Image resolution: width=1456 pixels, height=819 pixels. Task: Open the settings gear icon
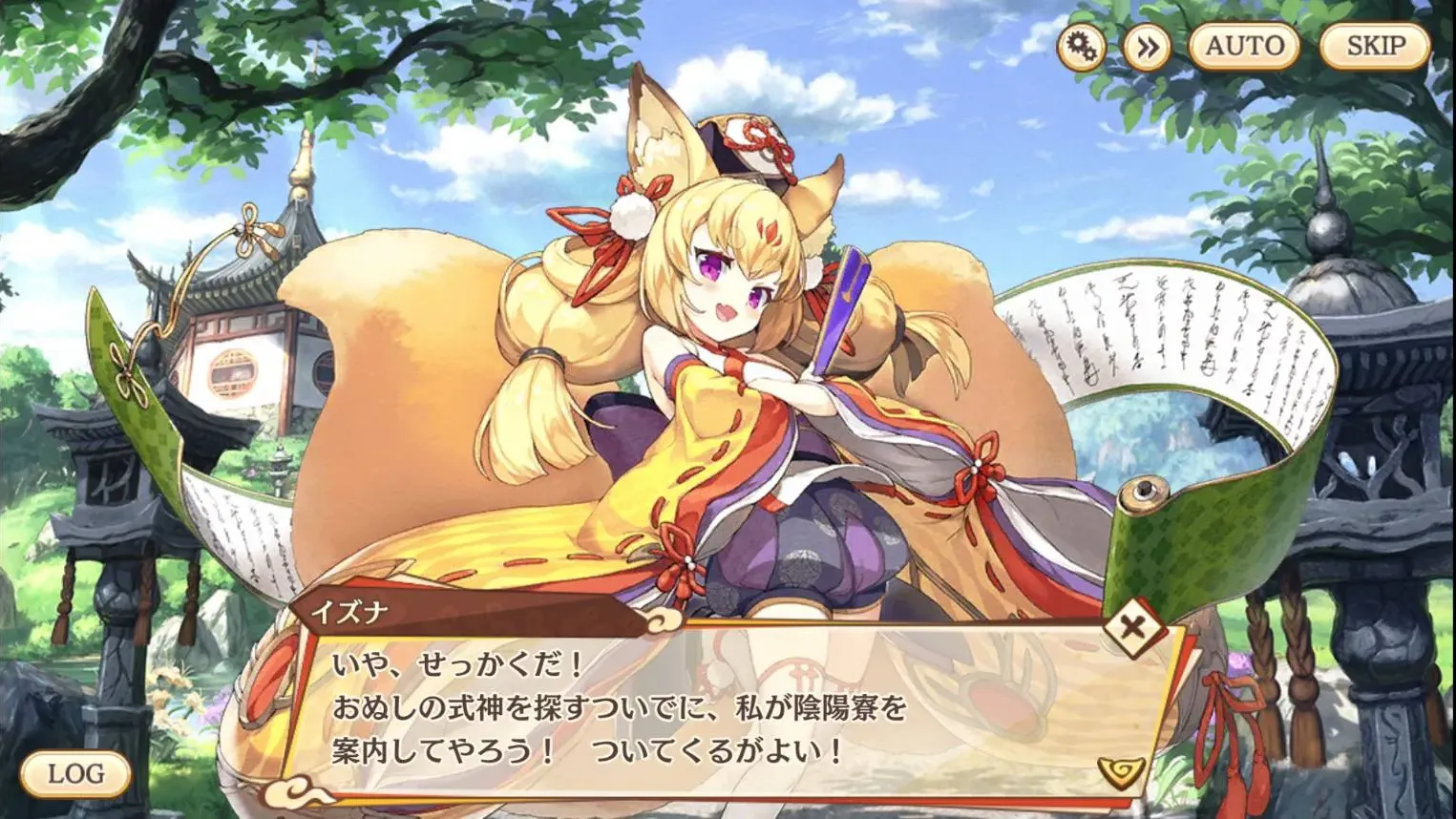(x=1084, y=46)
